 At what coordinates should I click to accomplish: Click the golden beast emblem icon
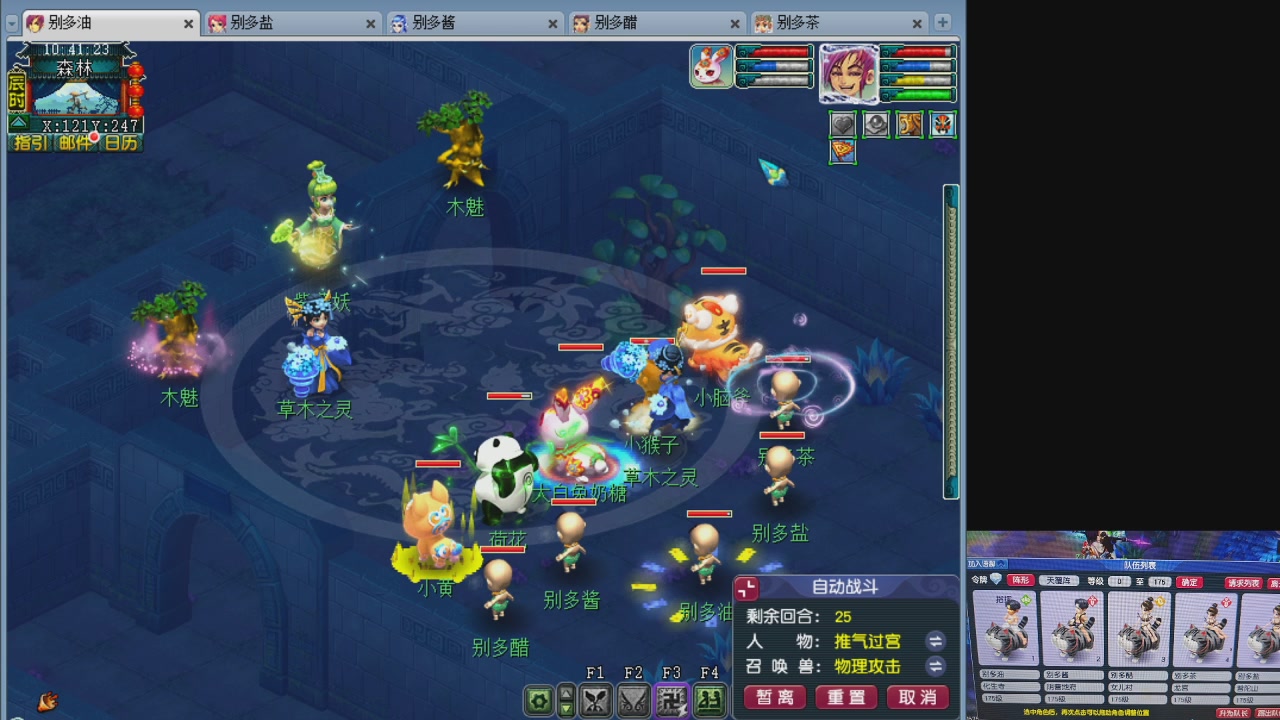[909, 124]
